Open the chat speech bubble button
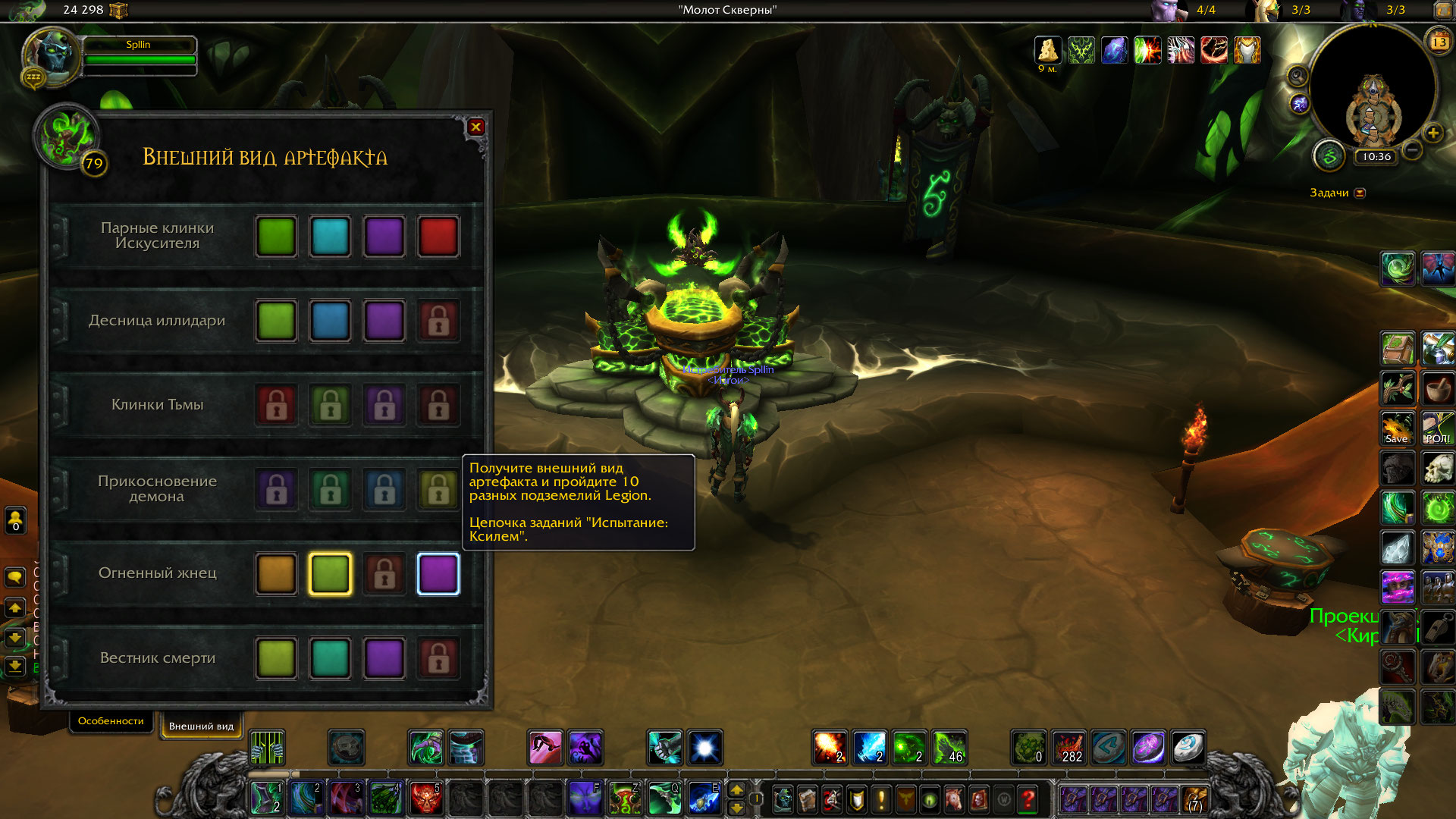1456x819 pixels. tap(15, 578)
